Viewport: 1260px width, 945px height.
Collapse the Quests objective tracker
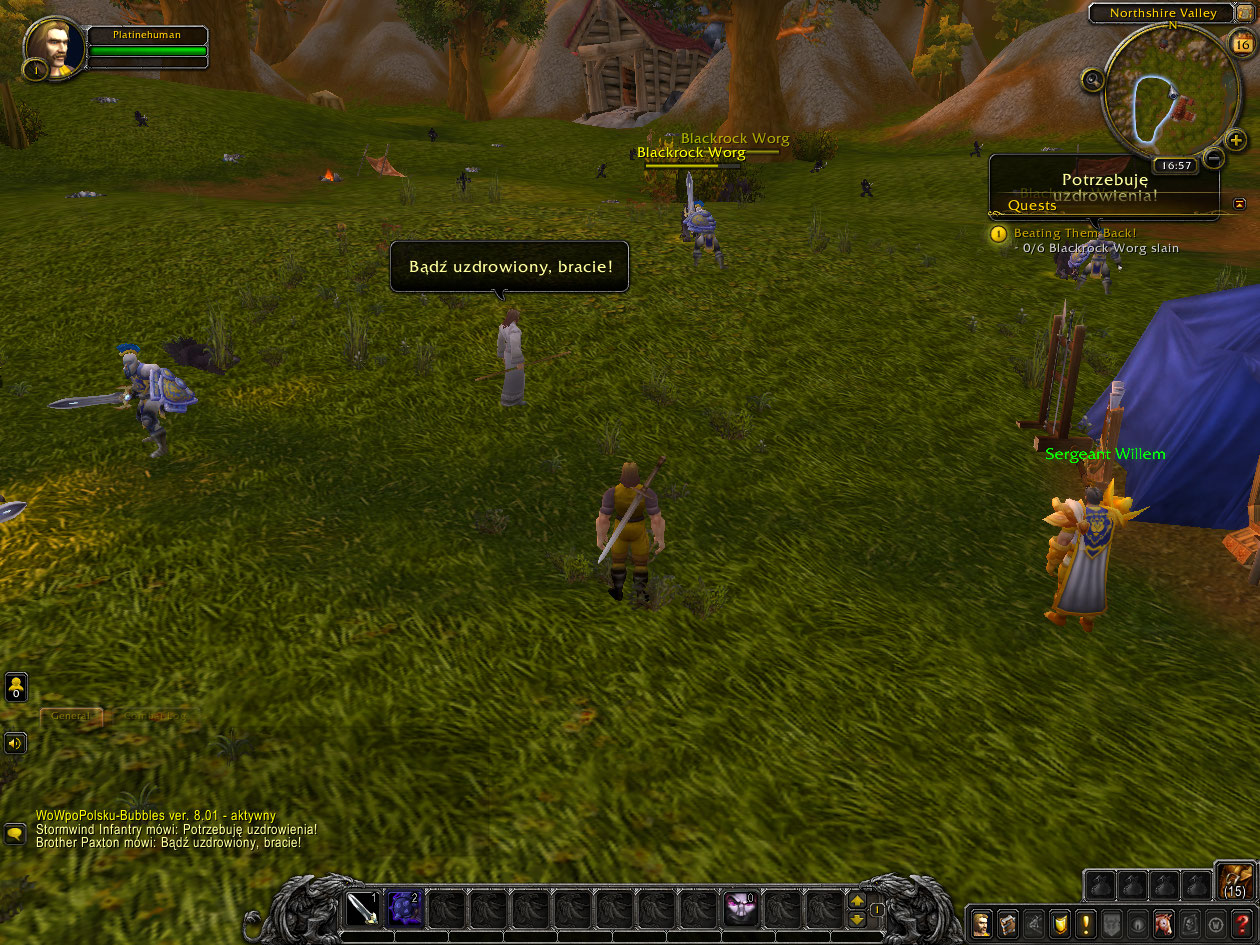tap(1240, 204)
